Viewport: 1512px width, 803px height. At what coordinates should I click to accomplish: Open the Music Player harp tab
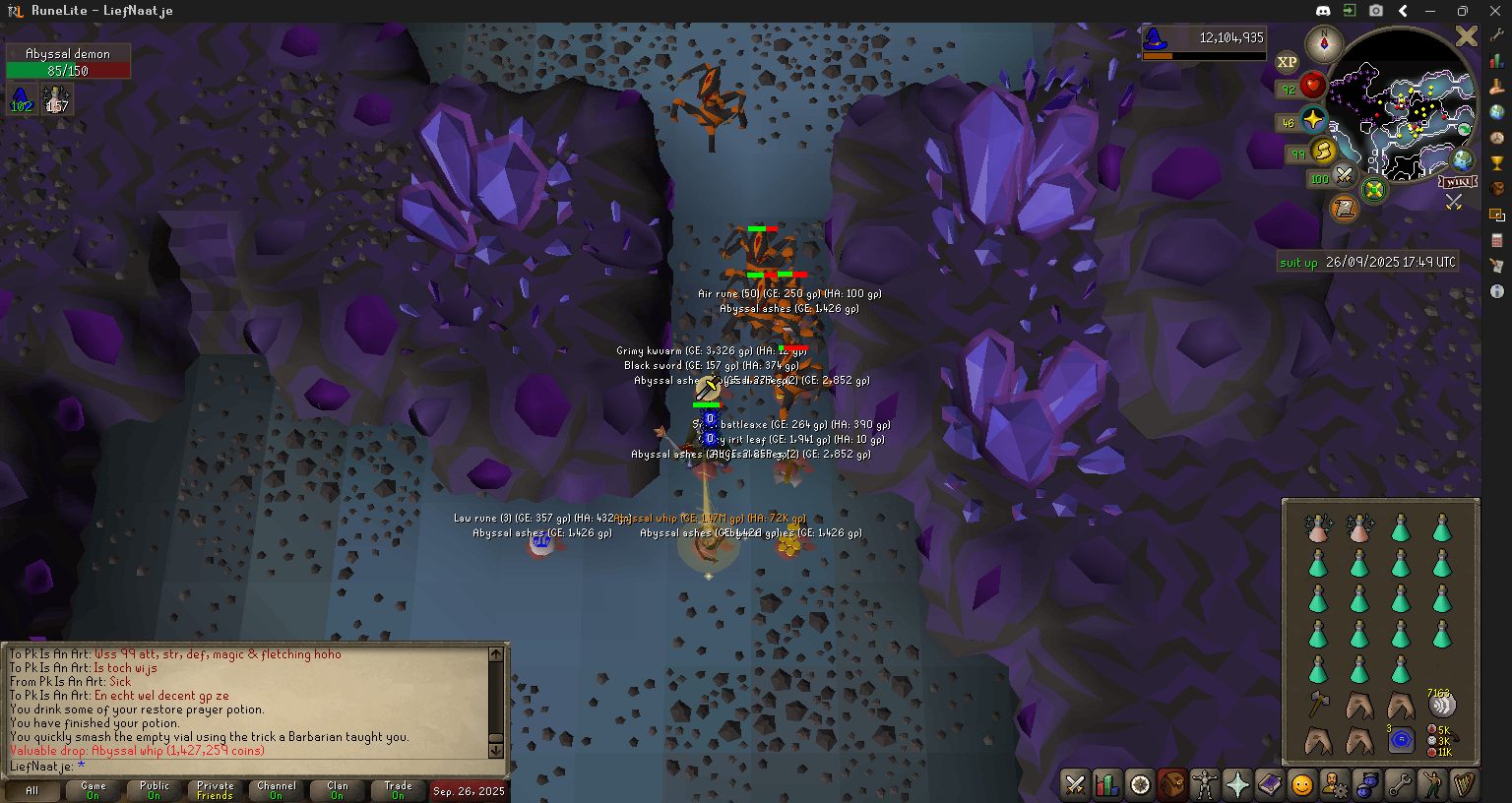(1465, 784)
